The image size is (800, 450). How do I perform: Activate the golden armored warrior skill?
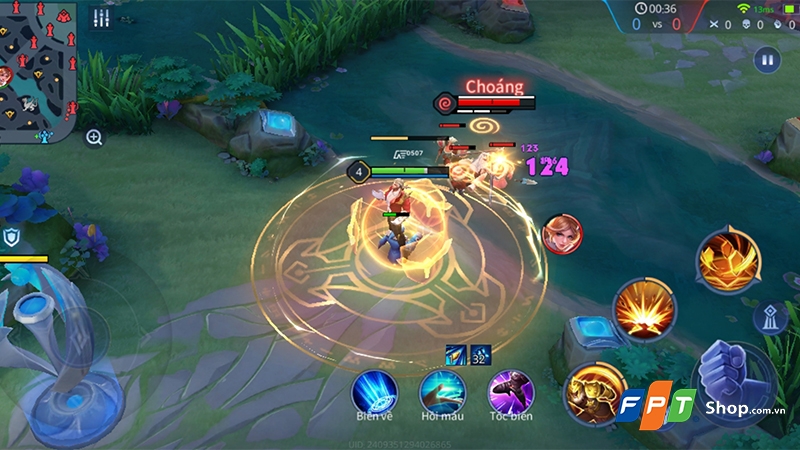coord(590,393)
